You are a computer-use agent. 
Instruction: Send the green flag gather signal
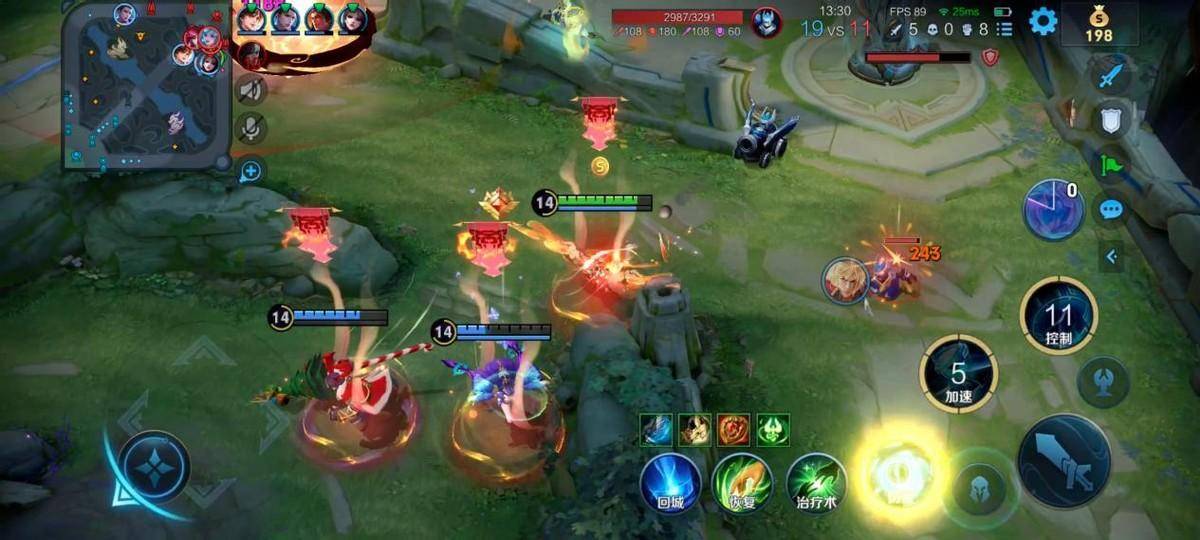pos(1111,165)
